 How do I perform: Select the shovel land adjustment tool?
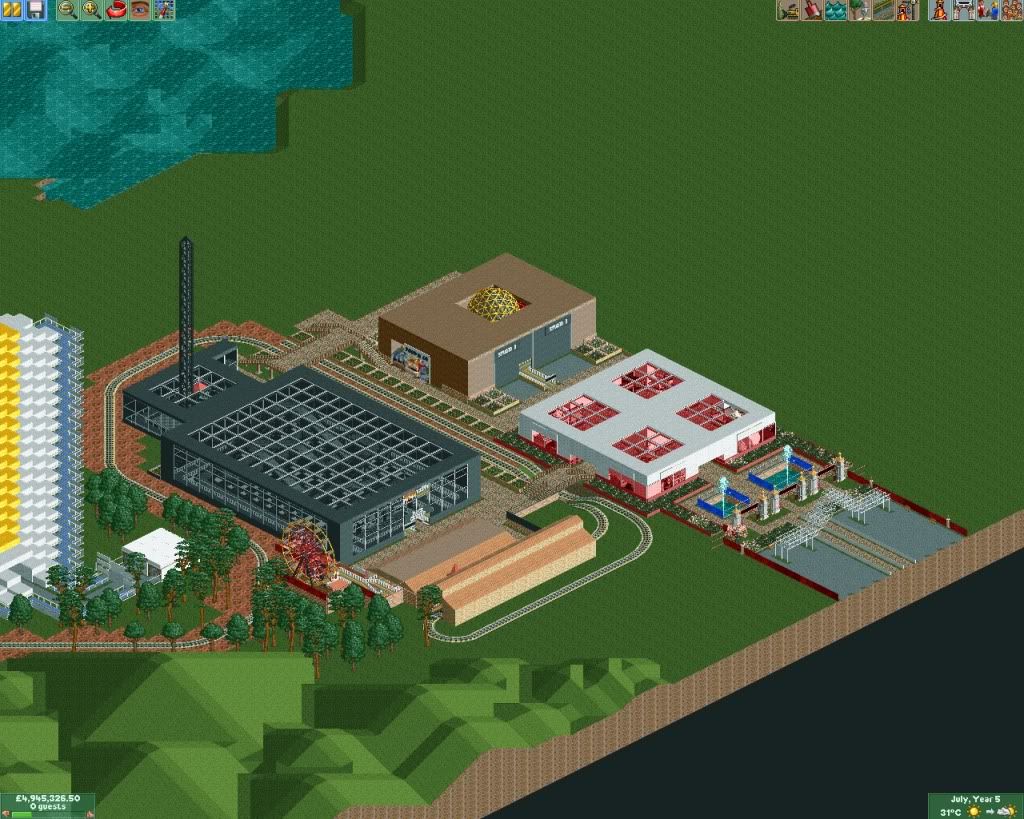(x=812, y=10)
